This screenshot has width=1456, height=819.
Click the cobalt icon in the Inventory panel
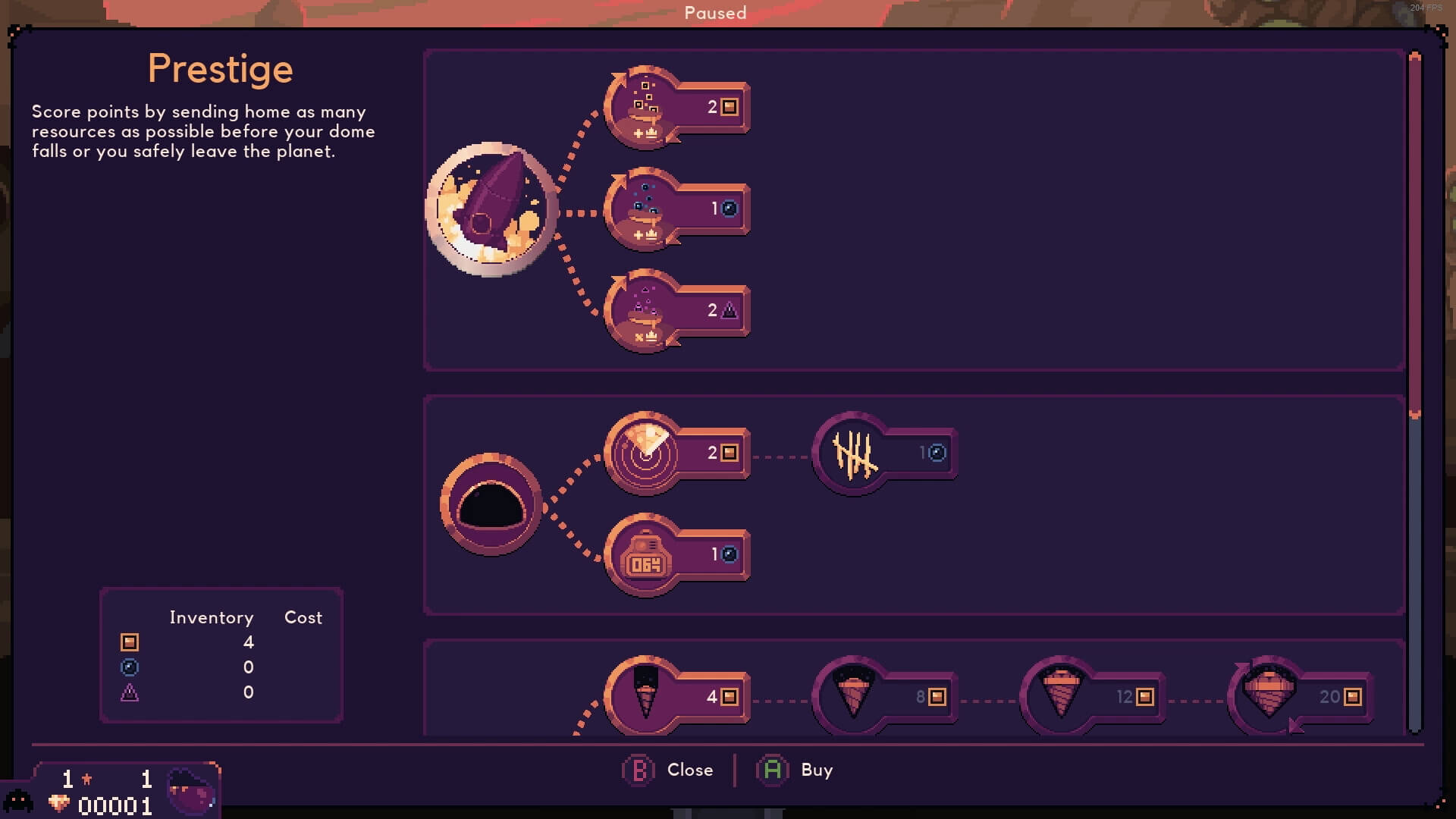point(129,692)
